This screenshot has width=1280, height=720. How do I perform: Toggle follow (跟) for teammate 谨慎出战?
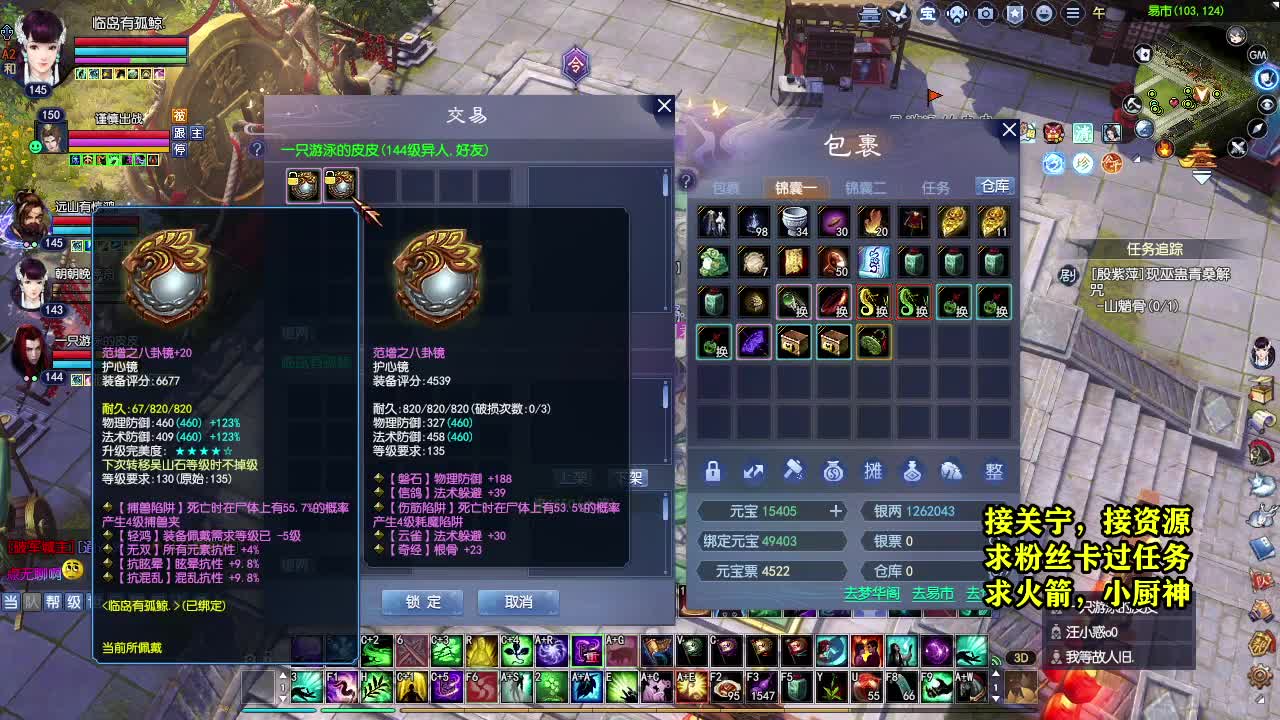click(x=179, y=133)
